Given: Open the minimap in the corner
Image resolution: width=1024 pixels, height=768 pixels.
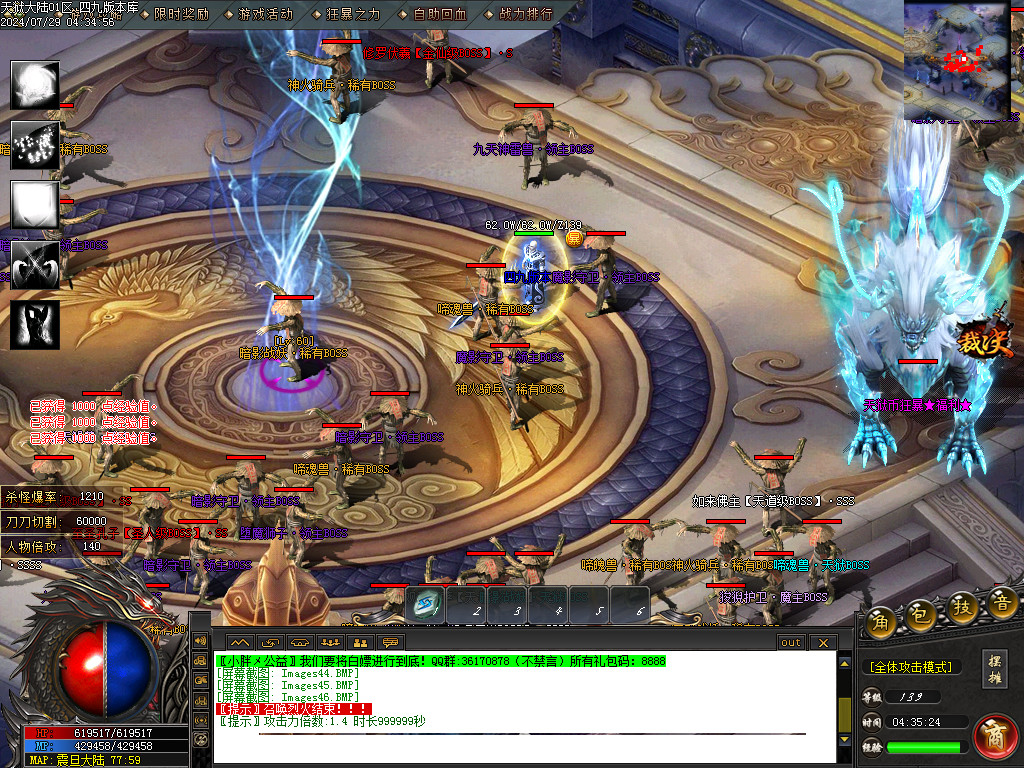Looking at the screenshot, I should pyautogui.click(x=957, y=59).
